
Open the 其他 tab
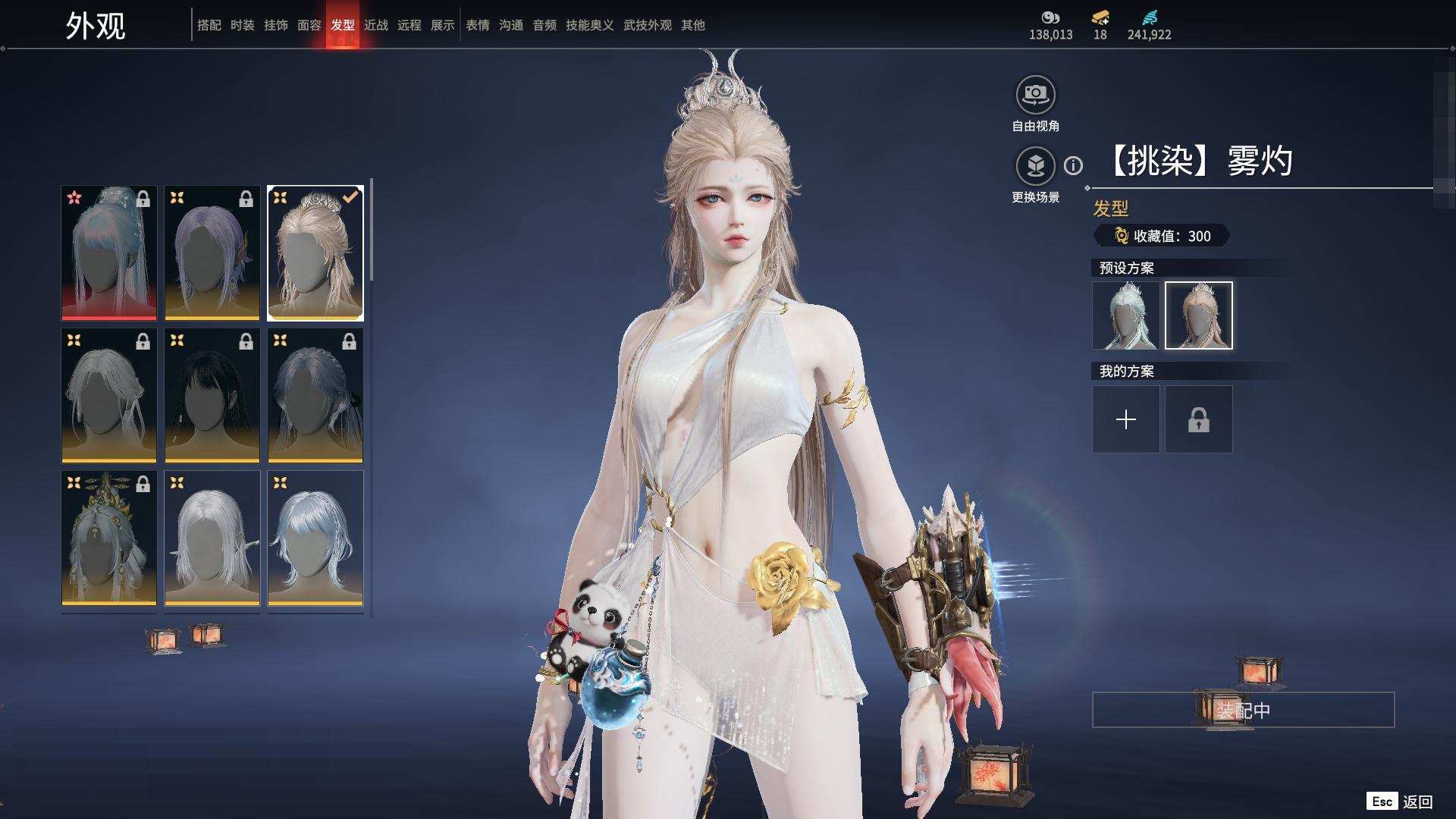[692, 25]
